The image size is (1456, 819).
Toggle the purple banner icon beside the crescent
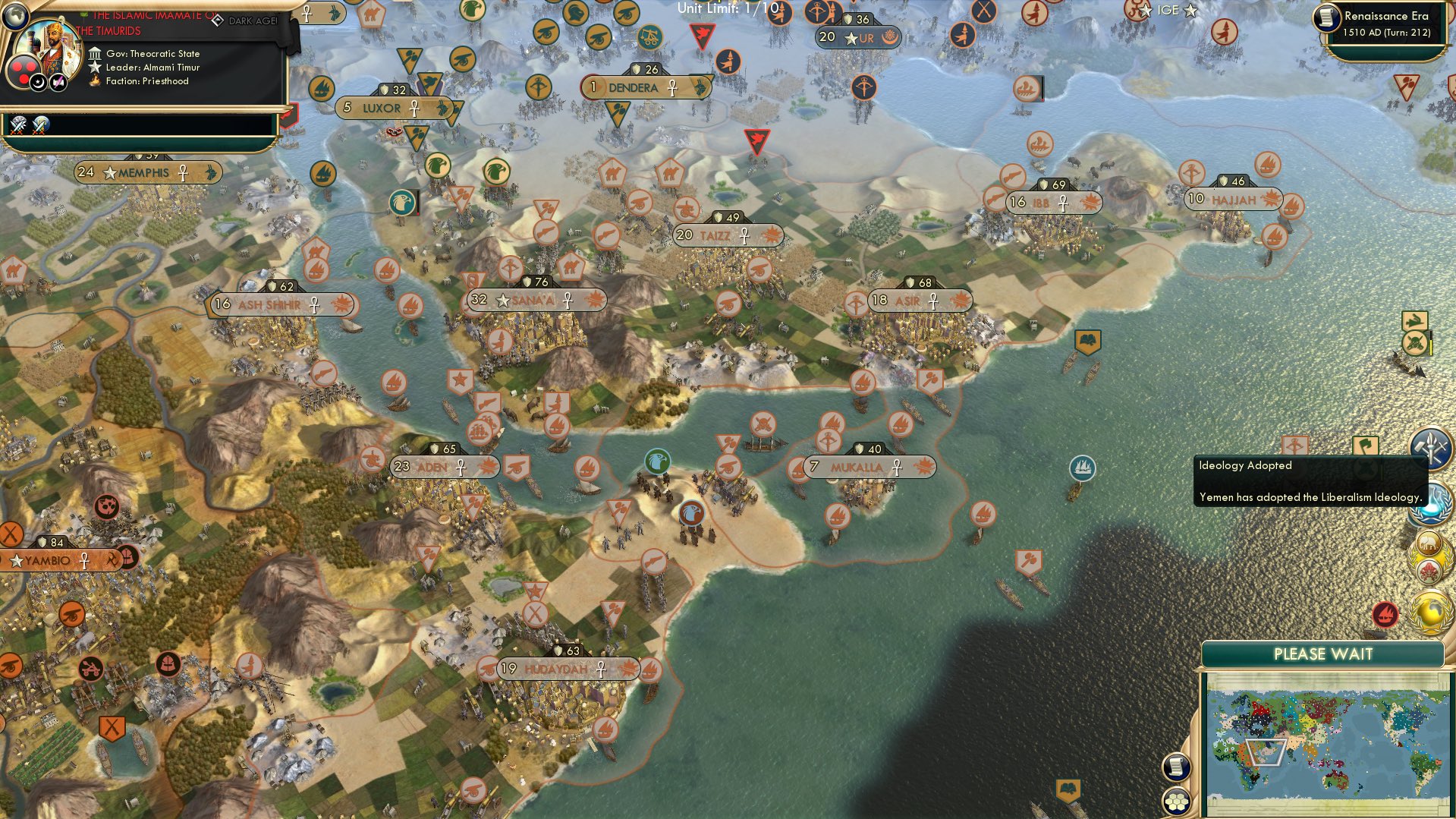58,81
